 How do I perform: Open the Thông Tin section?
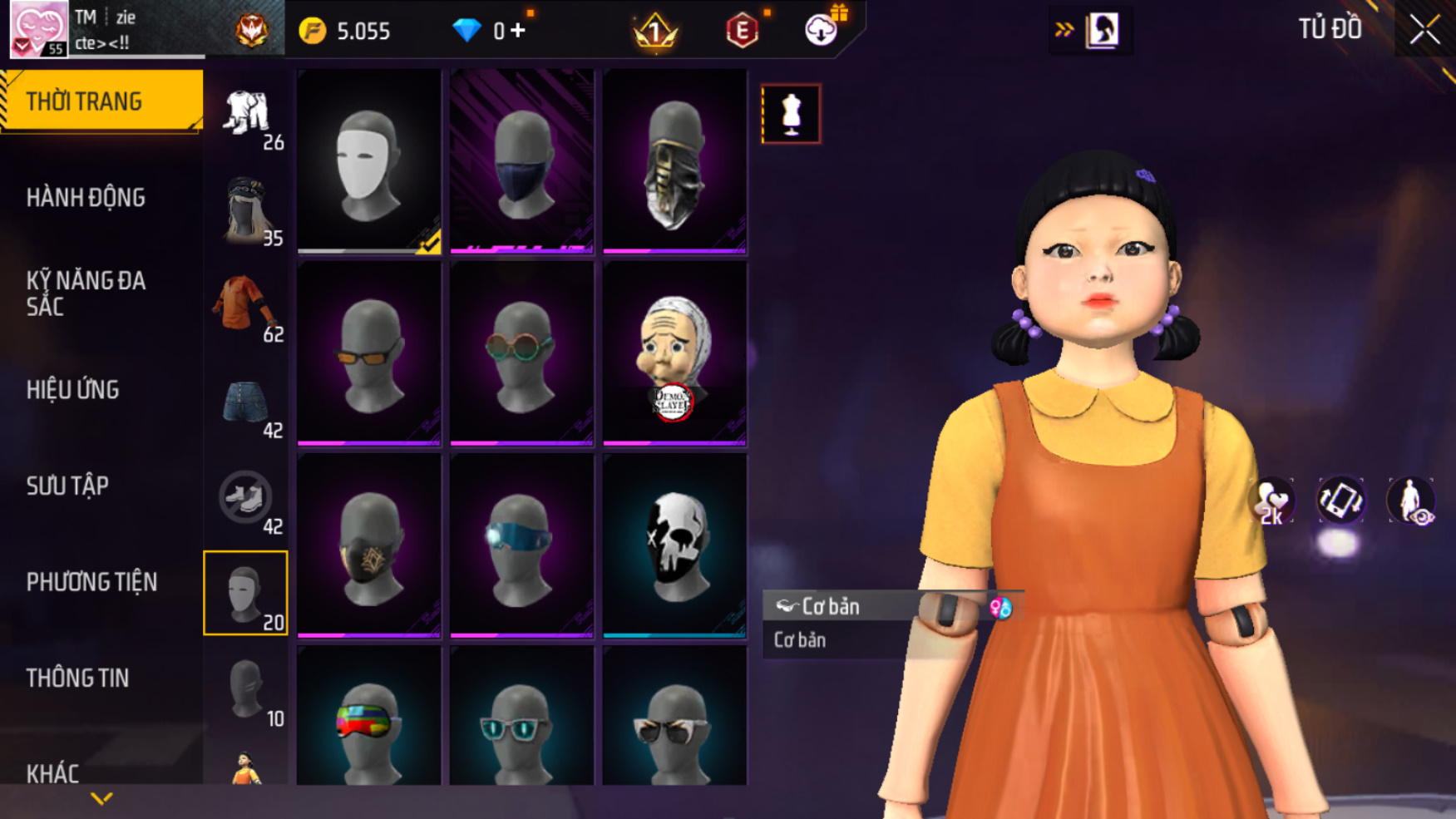(x=77, y=678)
